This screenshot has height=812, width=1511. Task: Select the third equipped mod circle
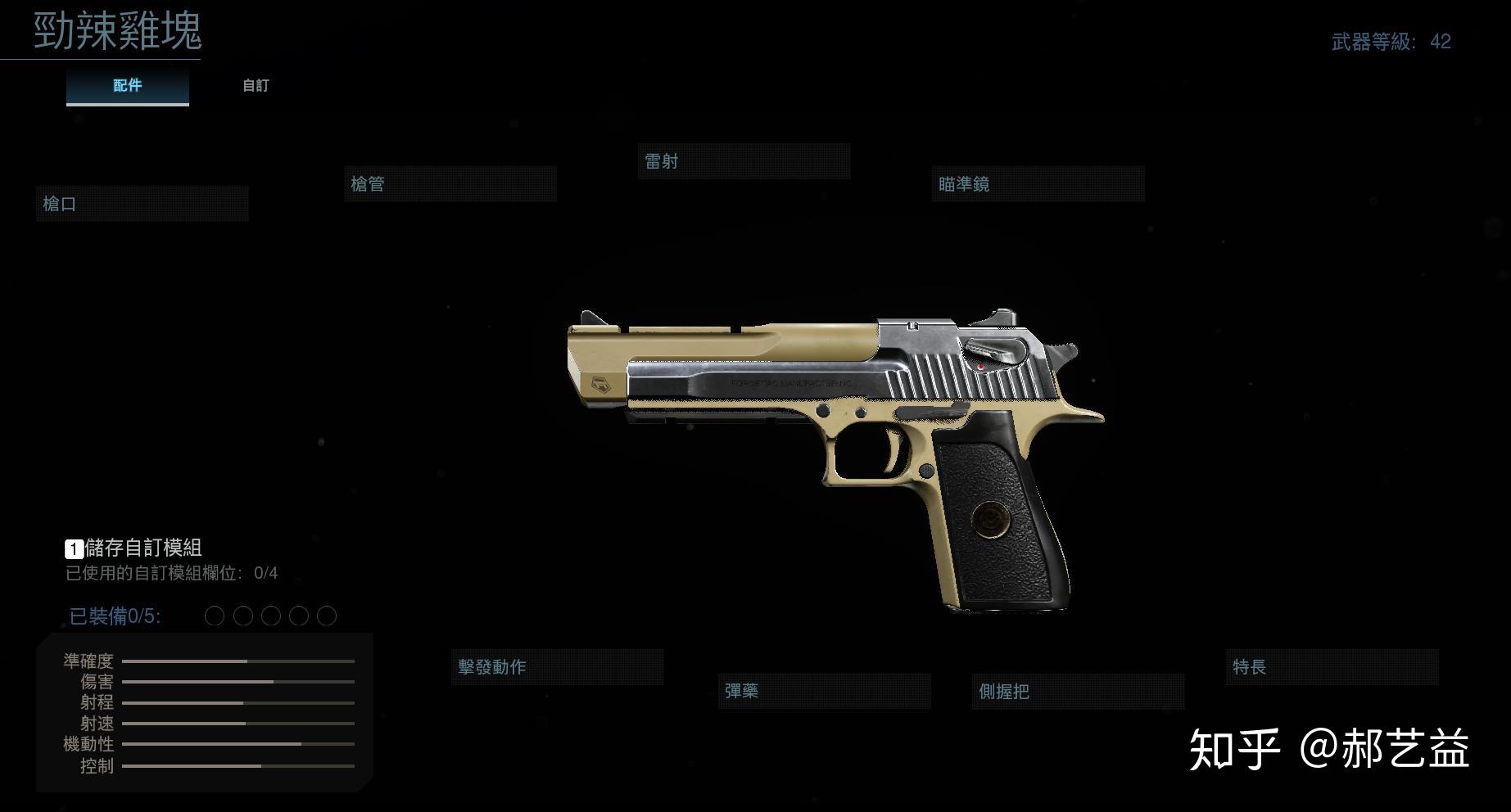pos(271,615)
